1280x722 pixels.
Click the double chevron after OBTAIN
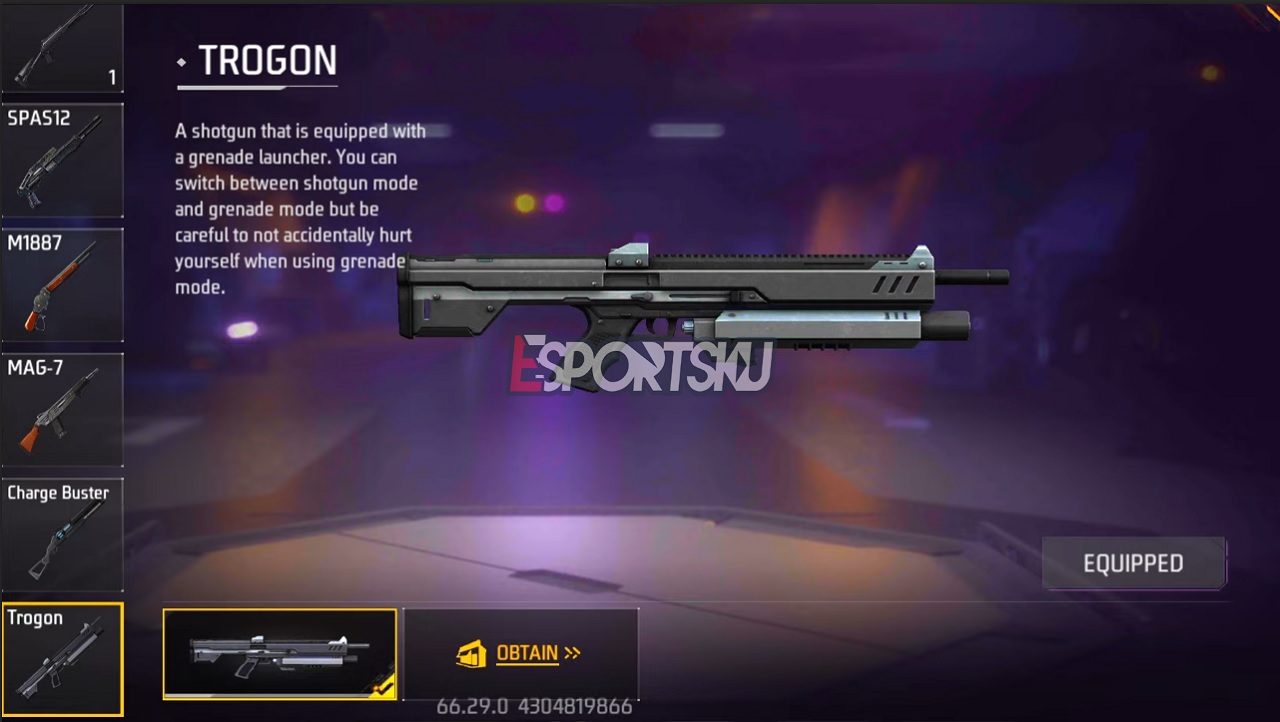coord(571,653)
